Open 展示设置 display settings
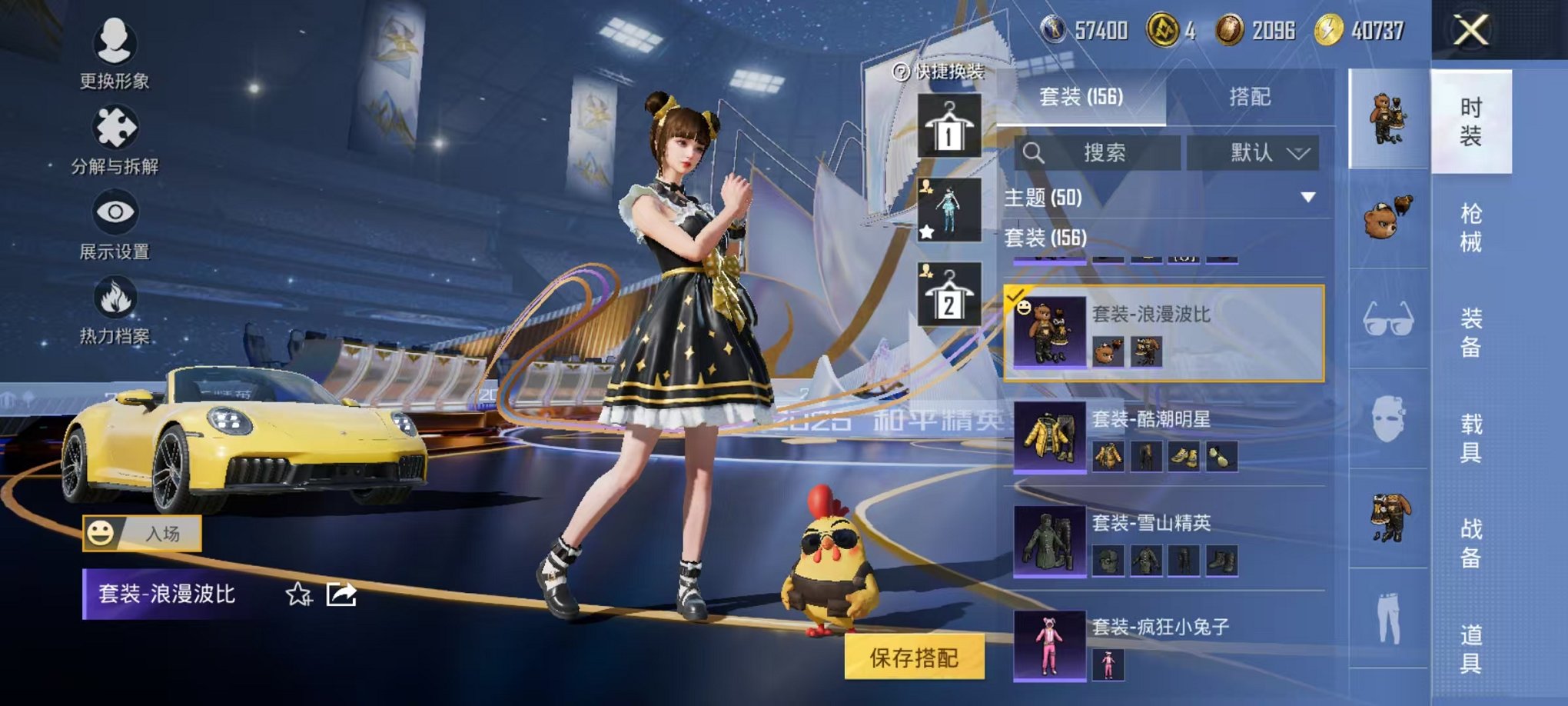The height and width of the screenshot is (706, 1568). [114, 232]
